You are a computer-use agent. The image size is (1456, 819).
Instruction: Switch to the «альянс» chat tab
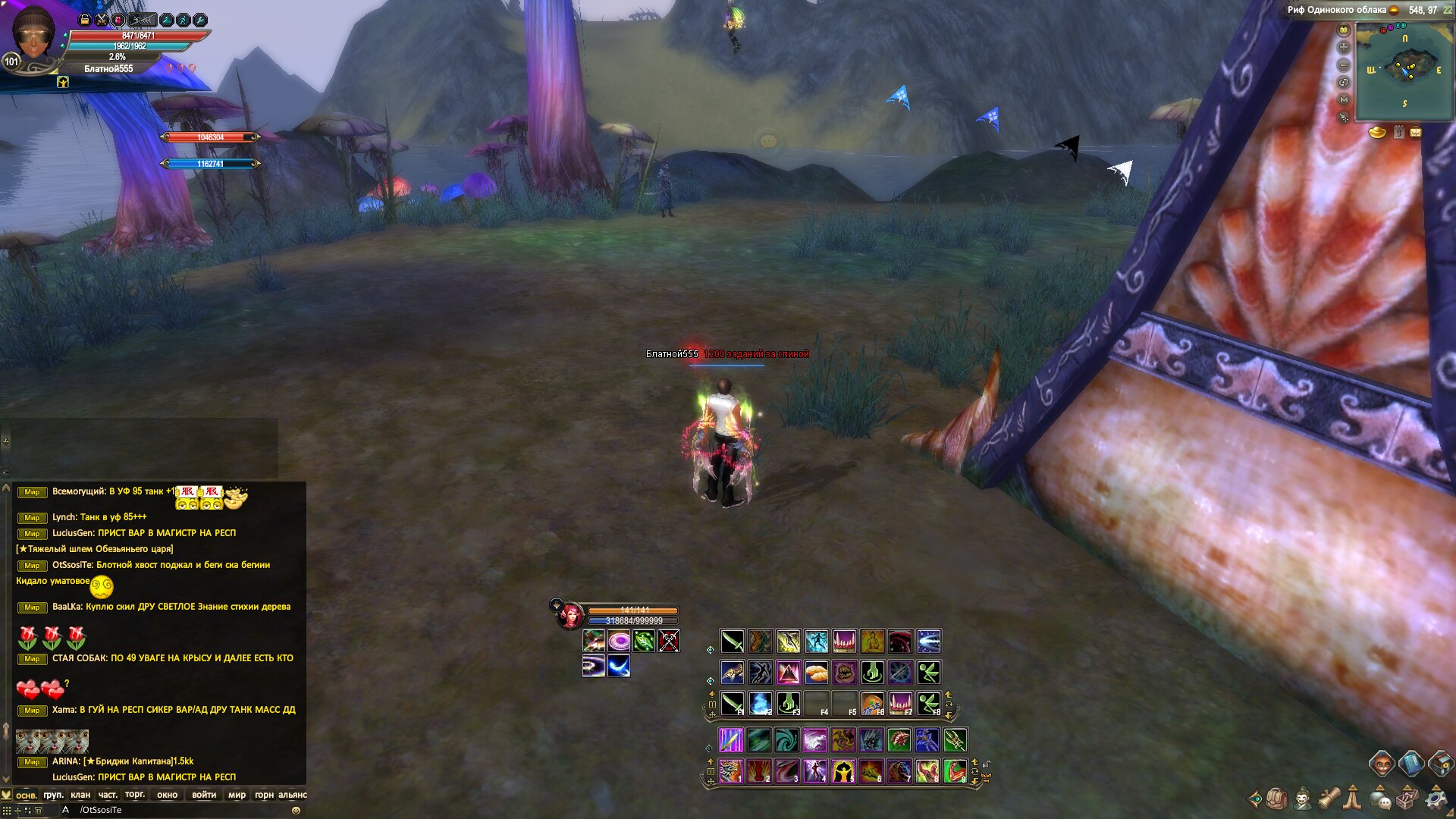293,795
